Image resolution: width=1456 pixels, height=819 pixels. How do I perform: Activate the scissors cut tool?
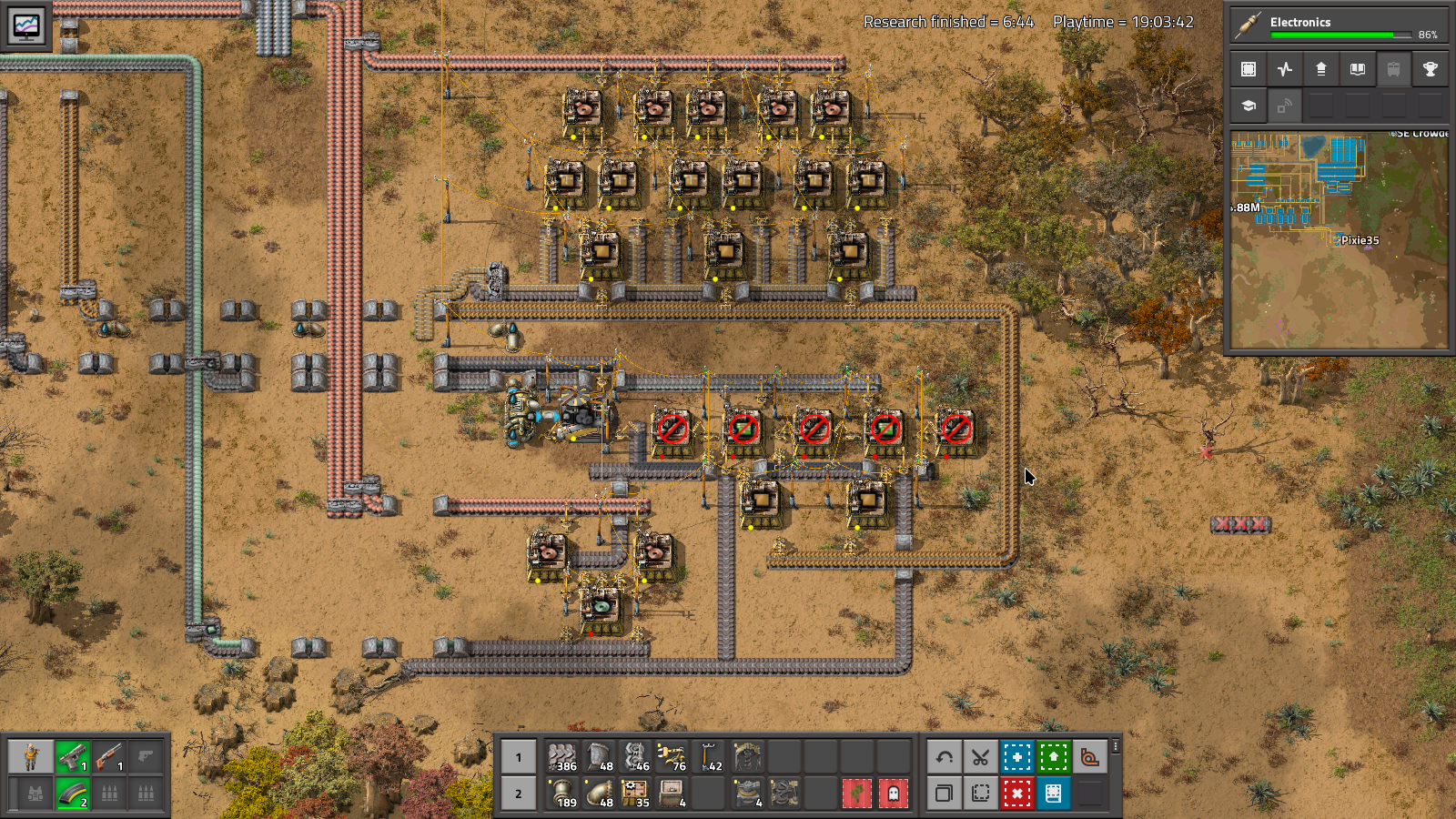tap(980, 757)
